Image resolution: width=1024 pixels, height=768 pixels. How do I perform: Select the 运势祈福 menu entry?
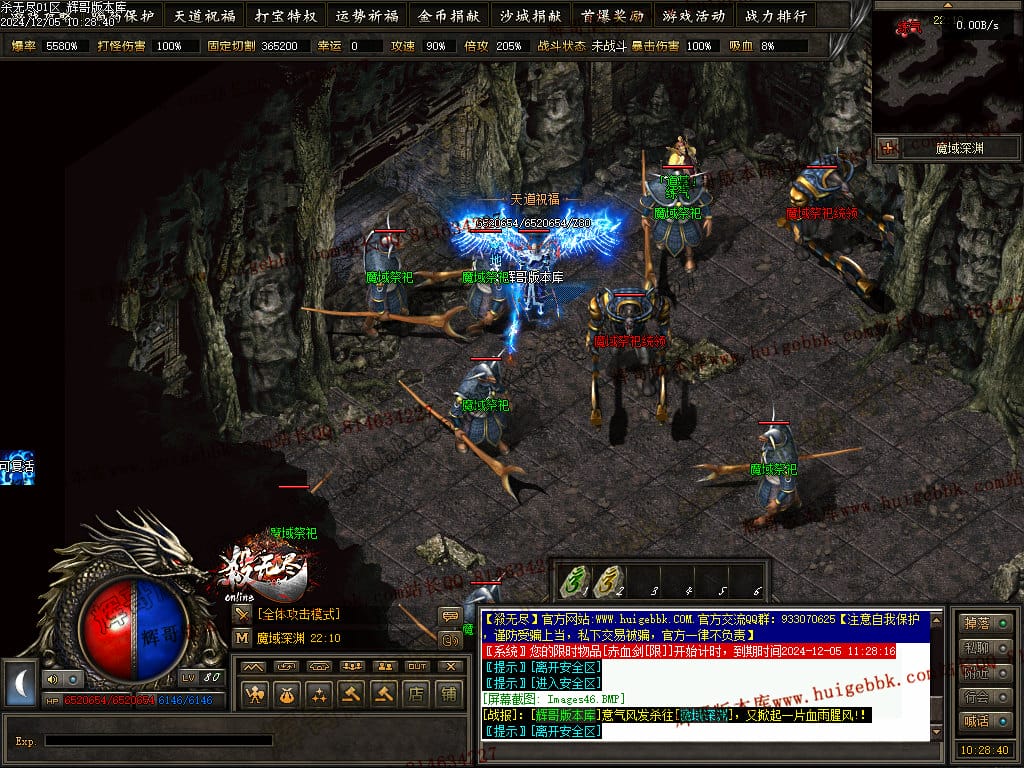pos(367,16)
